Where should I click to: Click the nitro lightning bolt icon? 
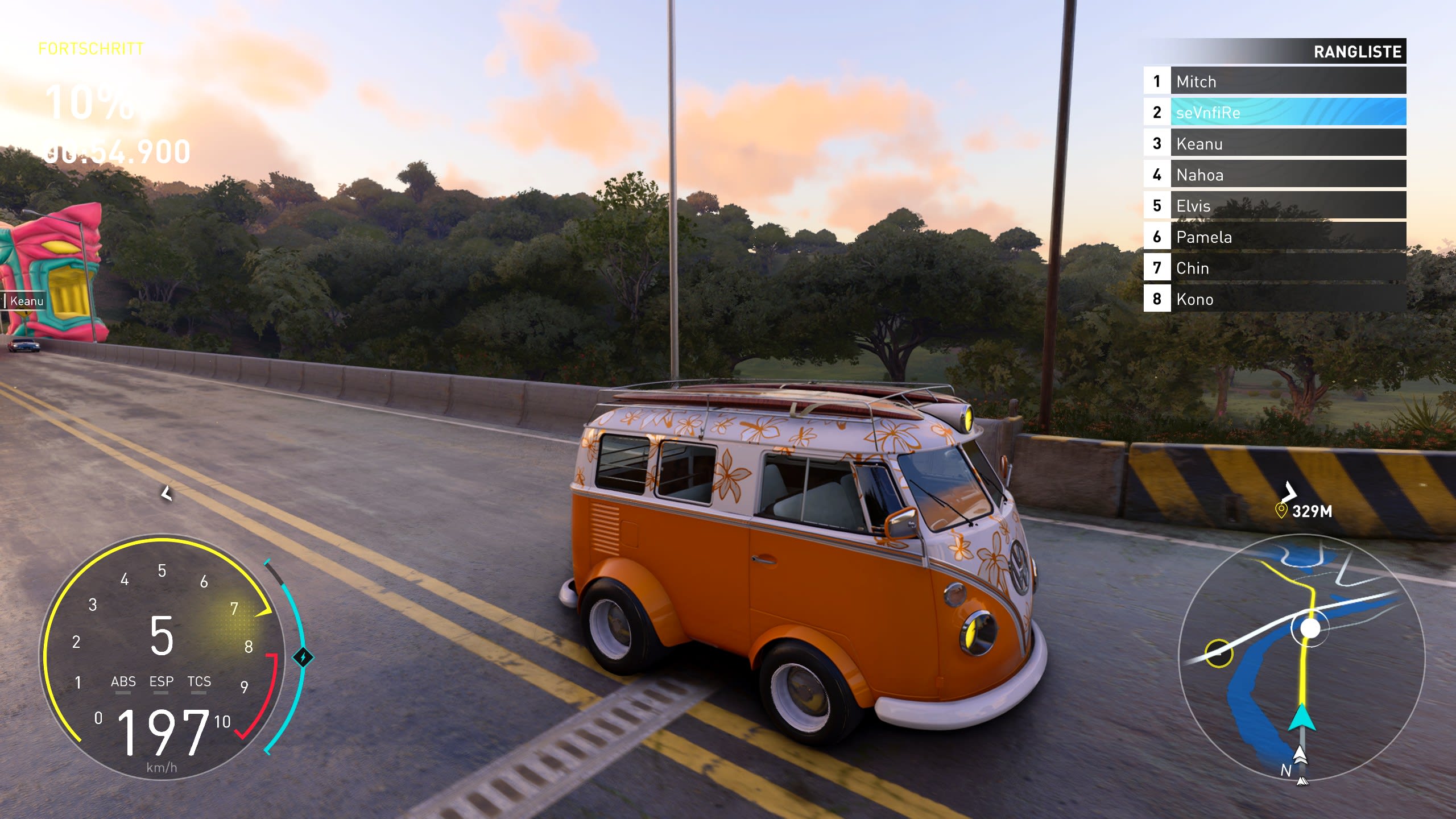pos(303,658)
